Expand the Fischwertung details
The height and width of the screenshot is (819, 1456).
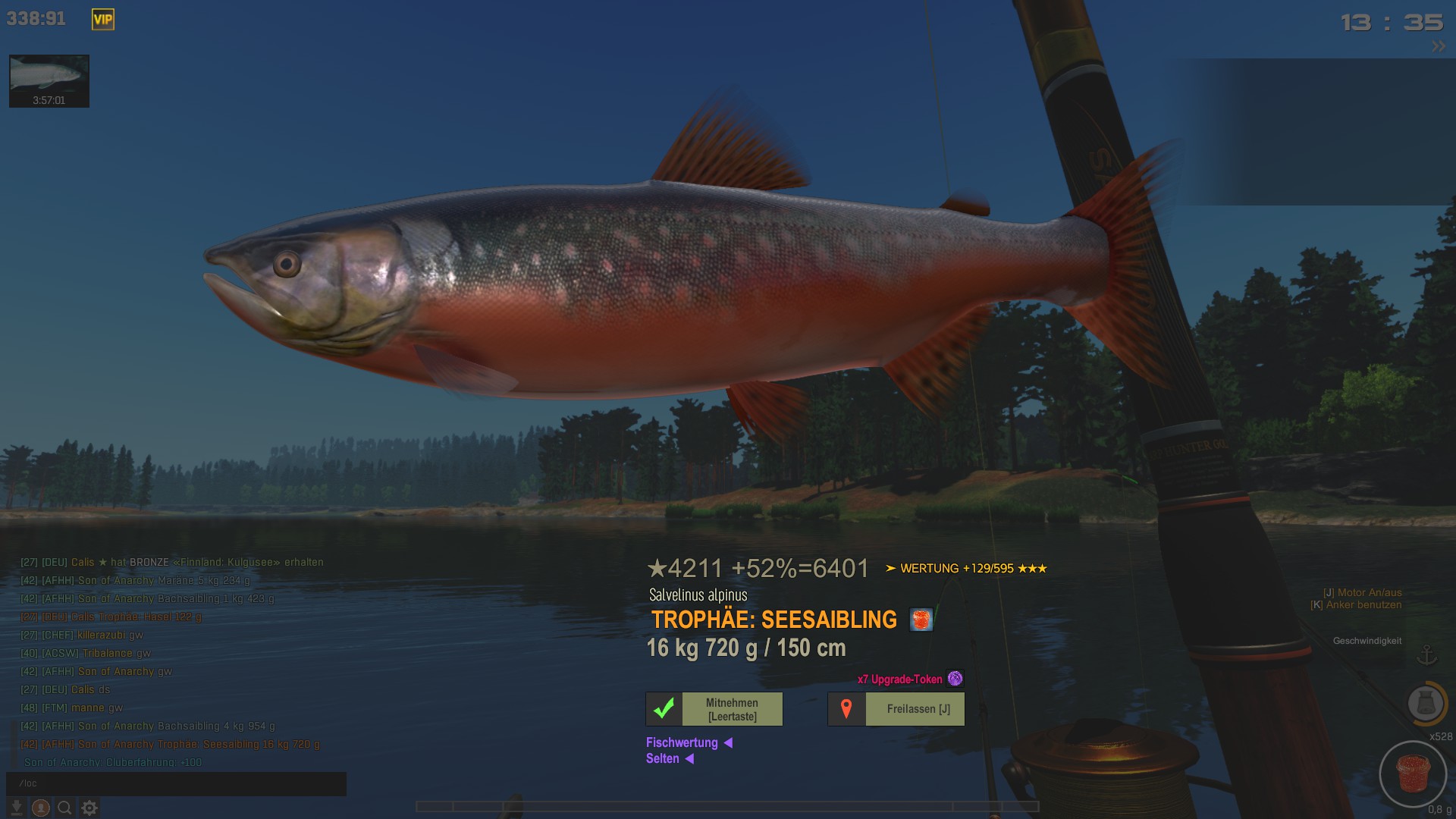[689, 743]
